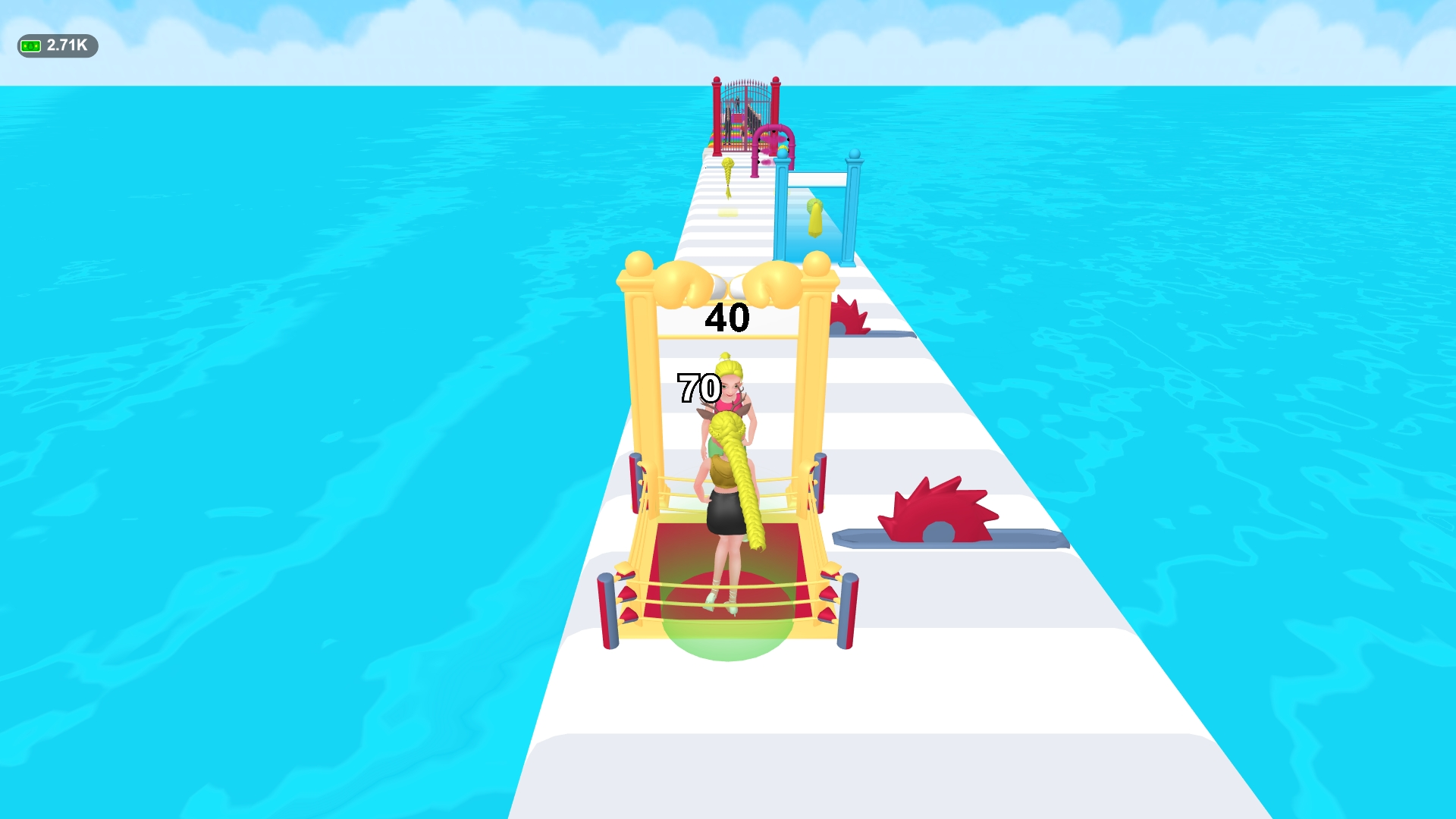Click the 70 power label over the opponent
Image resolution: width=1456 pixels, height=819 pixels.
698,389
